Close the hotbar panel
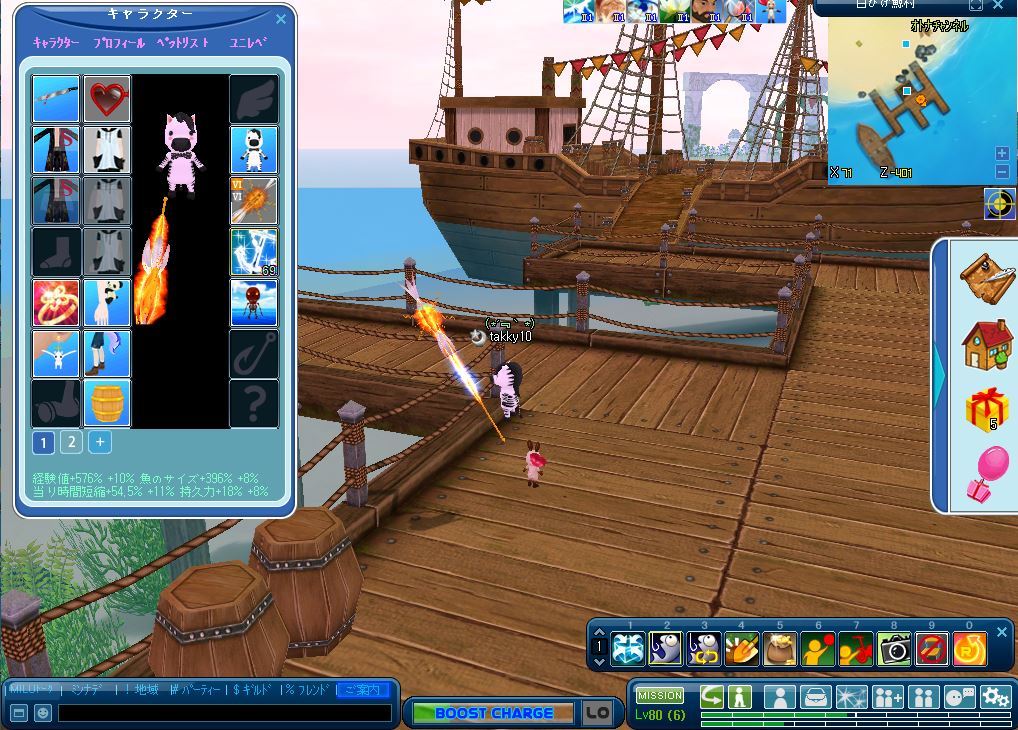This screenshot has width=1018, height=730. pos(1002,632)
